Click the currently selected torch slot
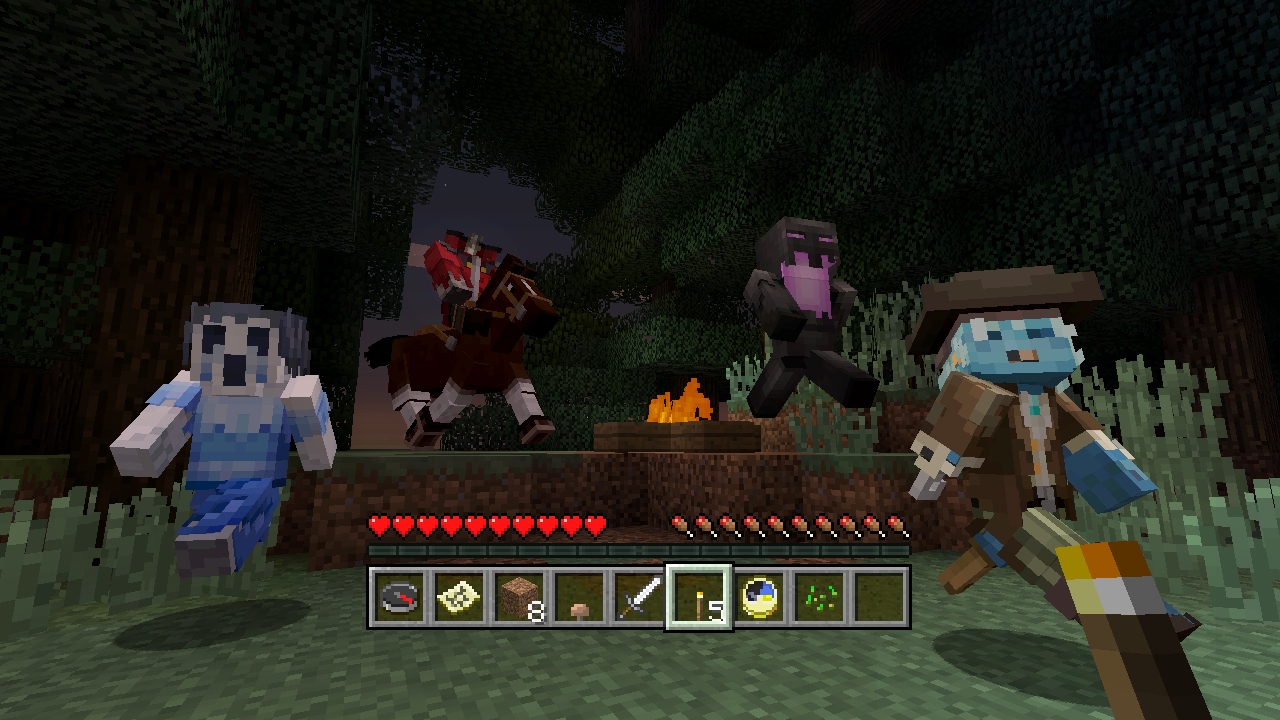The height and width of the screenshot is (720, 1280). pos(702,598)
